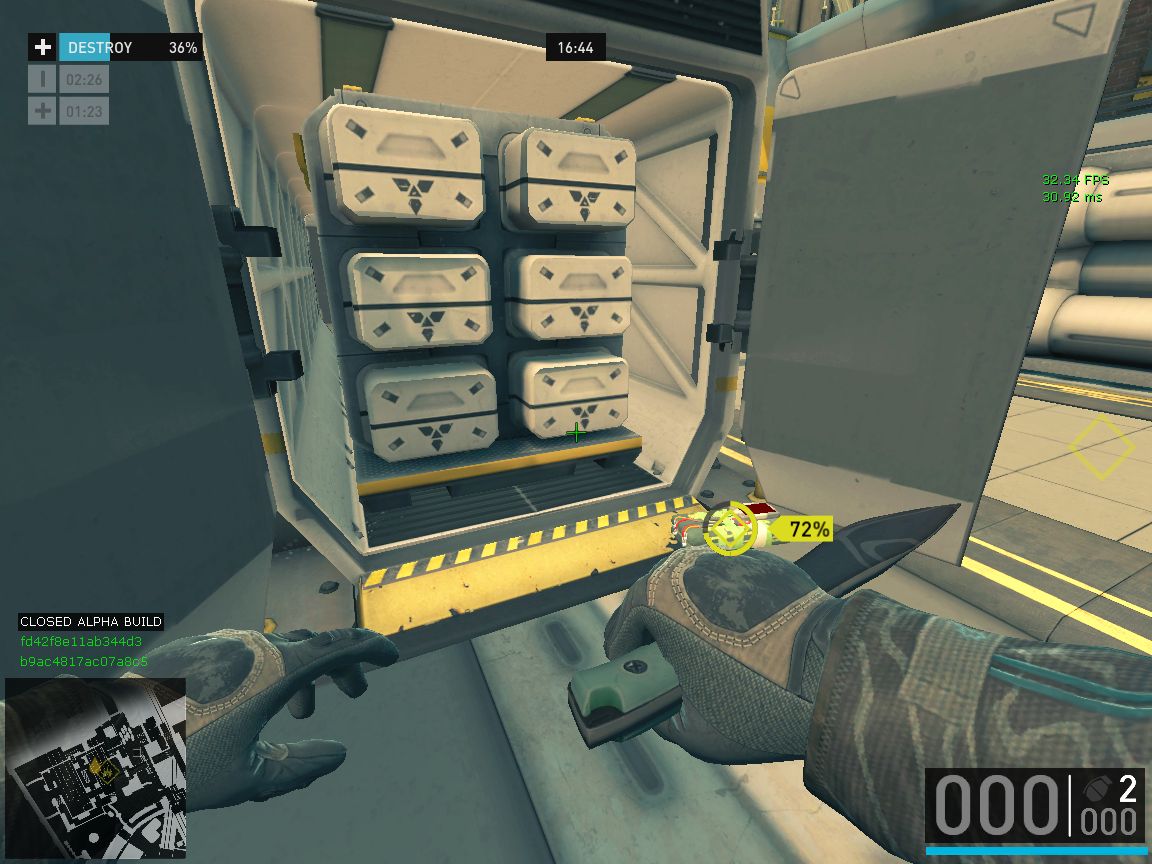Select the 01:23 objective row

point(69,111)
